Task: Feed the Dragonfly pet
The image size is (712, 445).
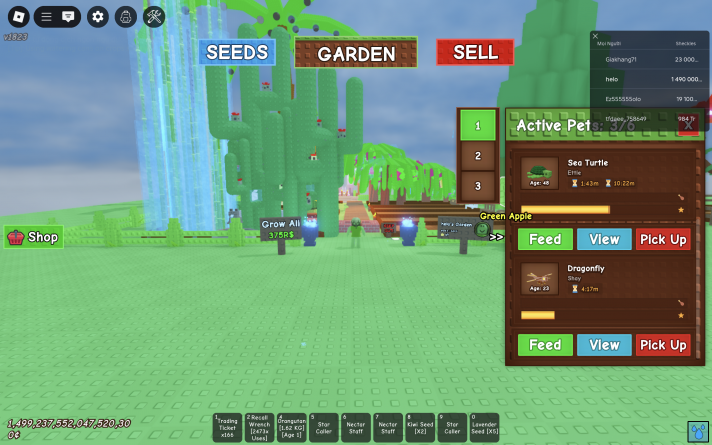Action: (545, 345)
